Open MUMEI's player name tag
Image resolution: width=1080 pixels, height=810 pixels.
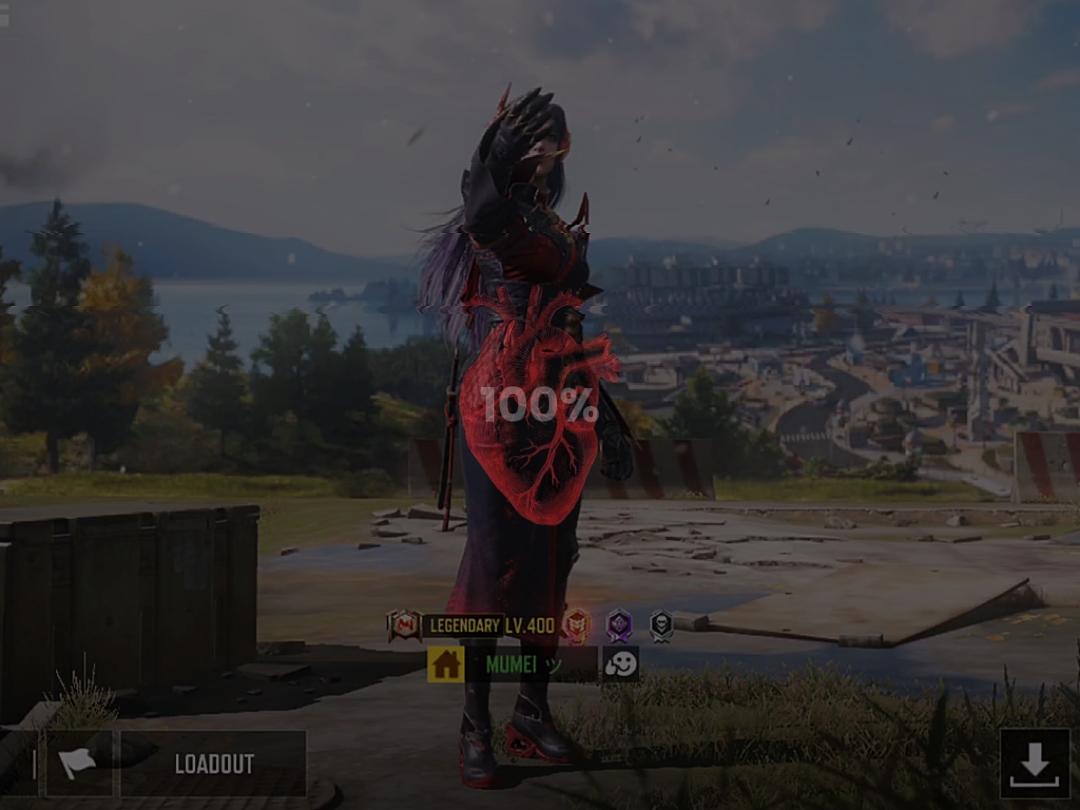[x=531, y=664]
